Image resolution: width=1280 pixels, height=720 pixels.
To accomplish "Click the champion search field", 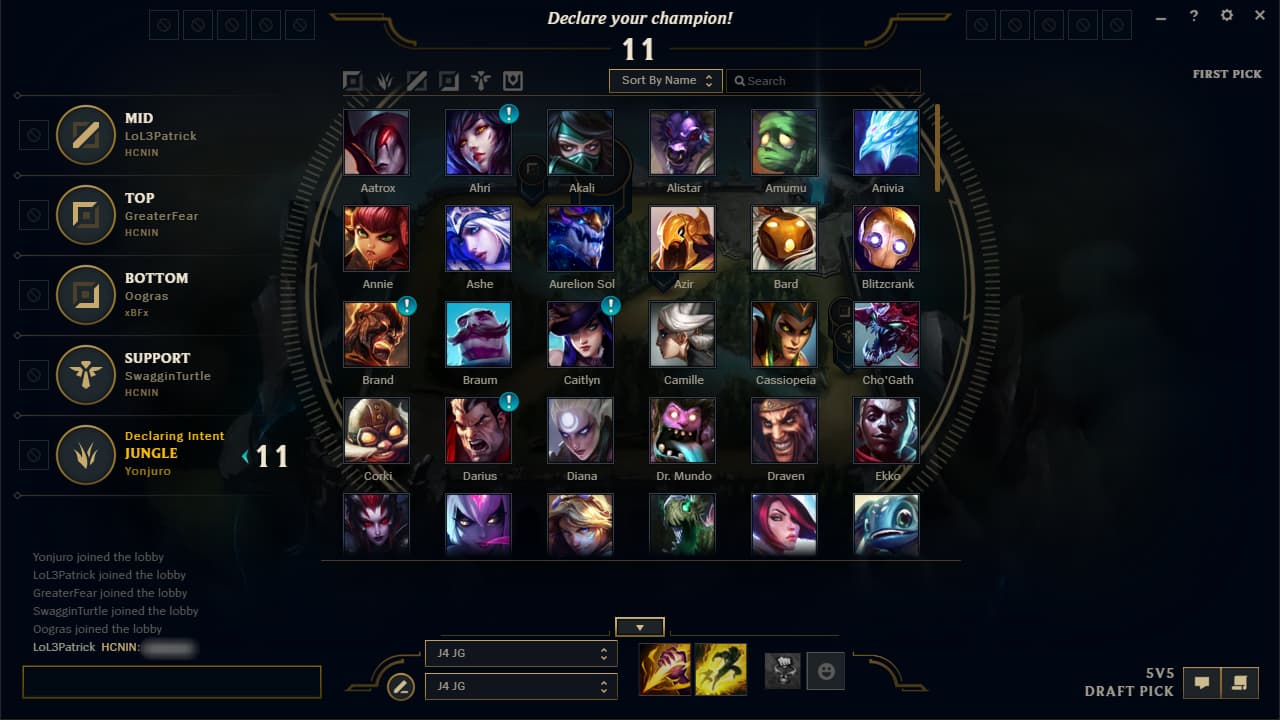I will [x=825, y=81].
